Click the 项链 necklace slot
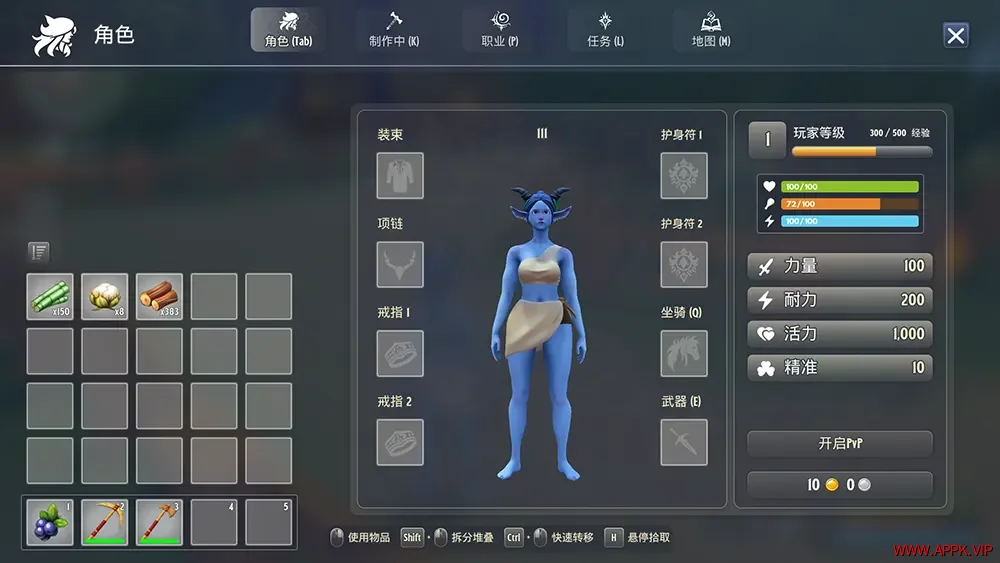Screen dimensions: 1000x563 (400, 265)
